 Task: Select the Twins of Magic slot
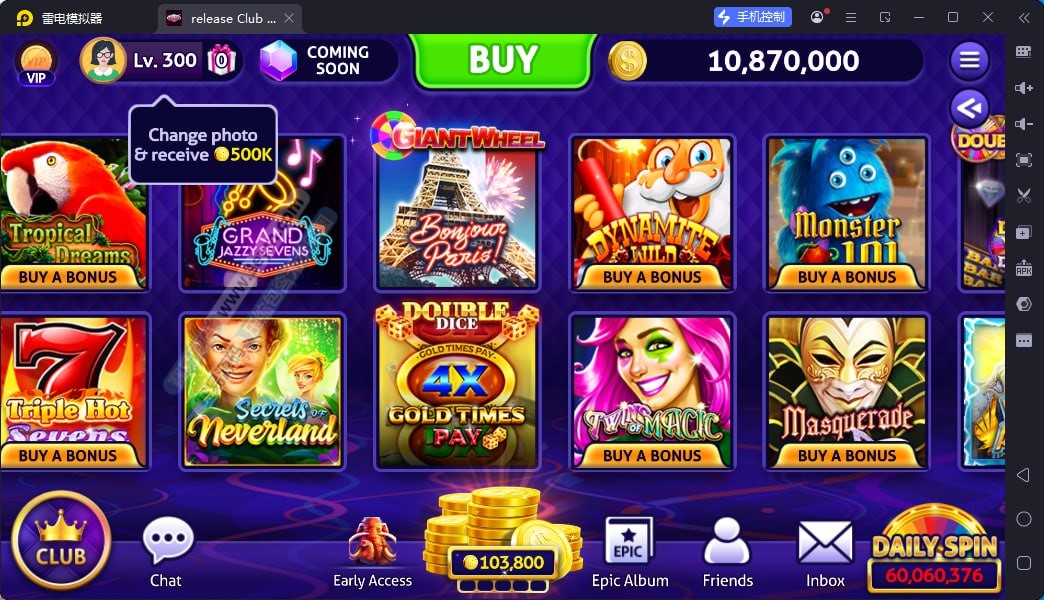click(x=651, y=391)
